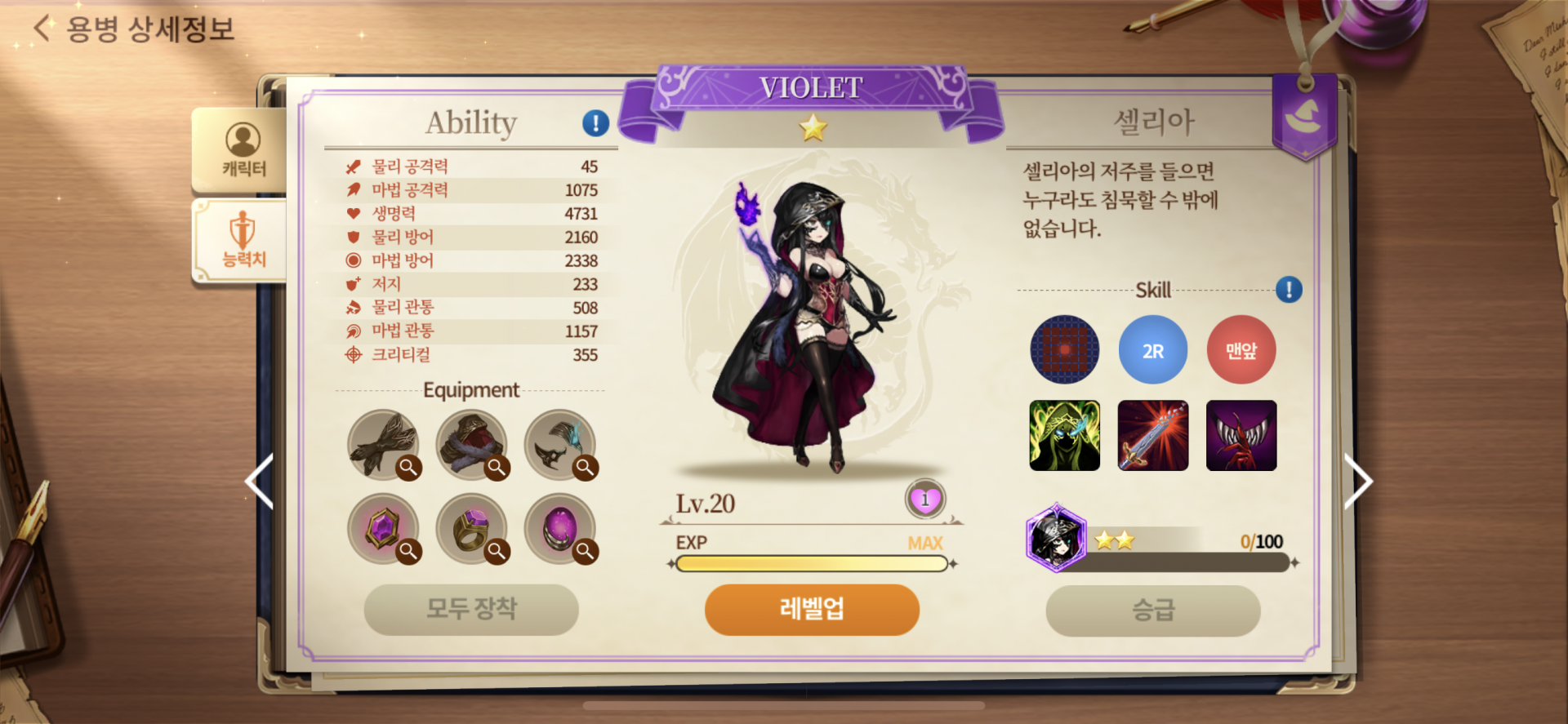Switch to the 능력치 tab
This screenshot has width=1568, height=724.
click(x=243, y=241)
